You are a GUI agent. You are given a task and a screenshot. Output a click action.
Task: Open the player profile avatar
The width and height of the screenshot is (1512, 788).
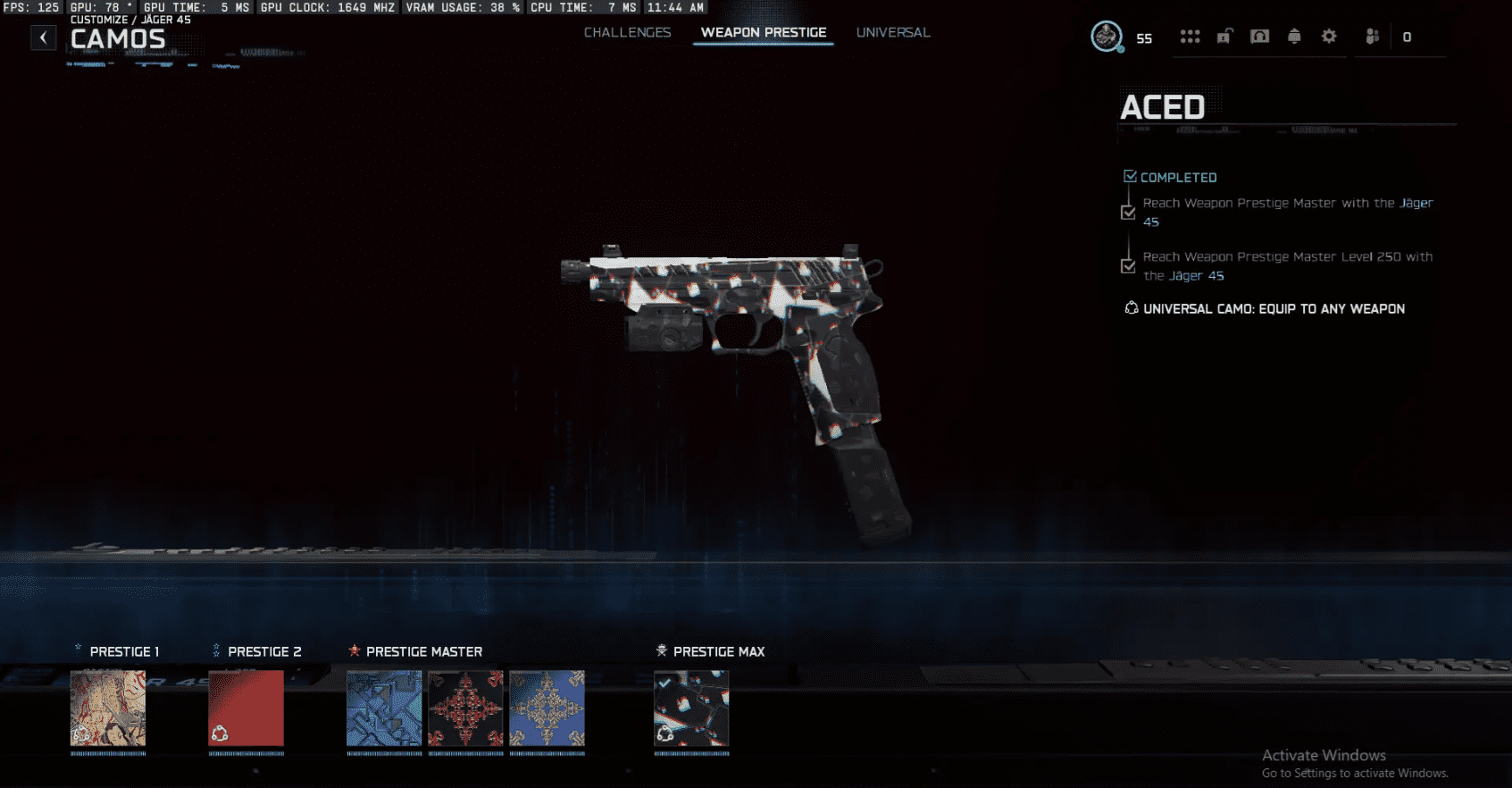(1107, 37)
